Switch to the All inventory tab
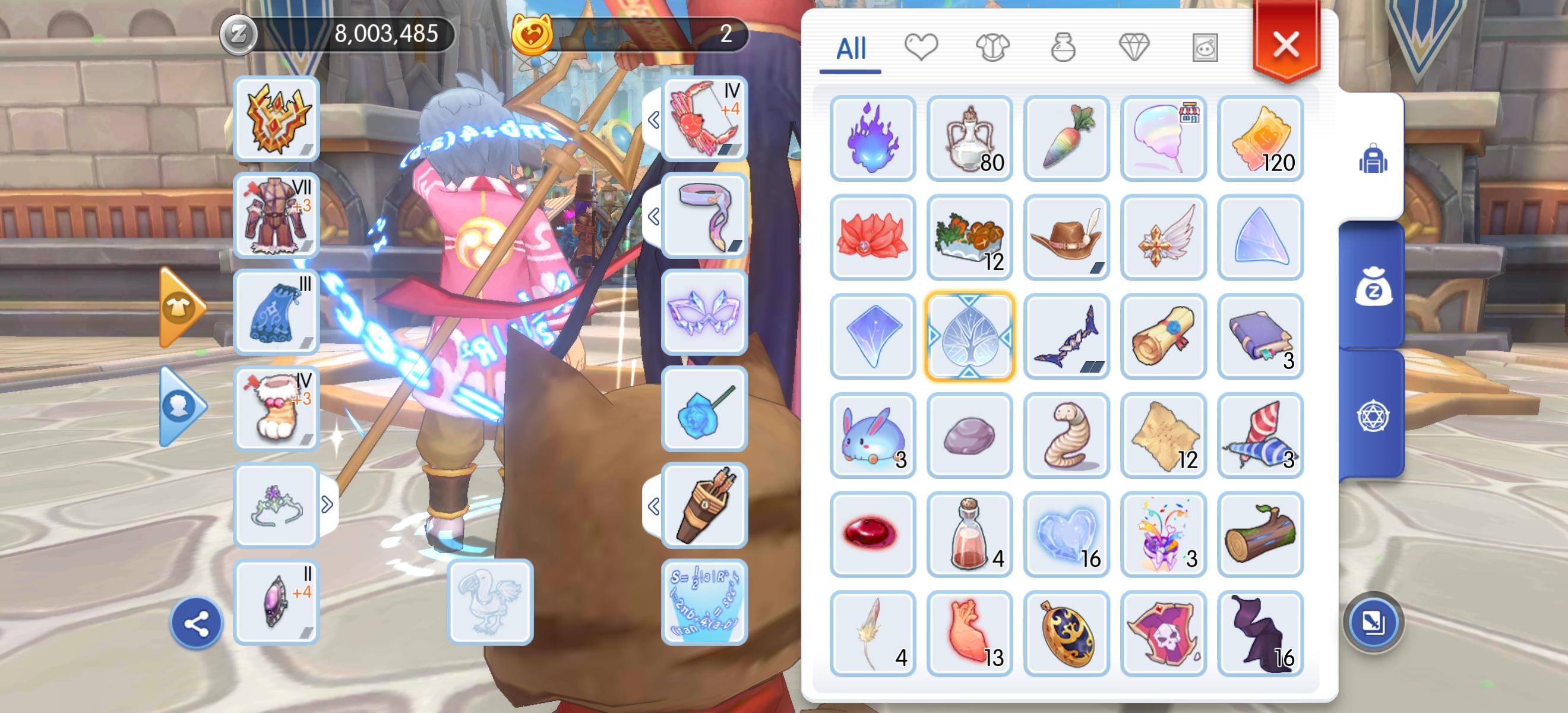 click(852, 48)
